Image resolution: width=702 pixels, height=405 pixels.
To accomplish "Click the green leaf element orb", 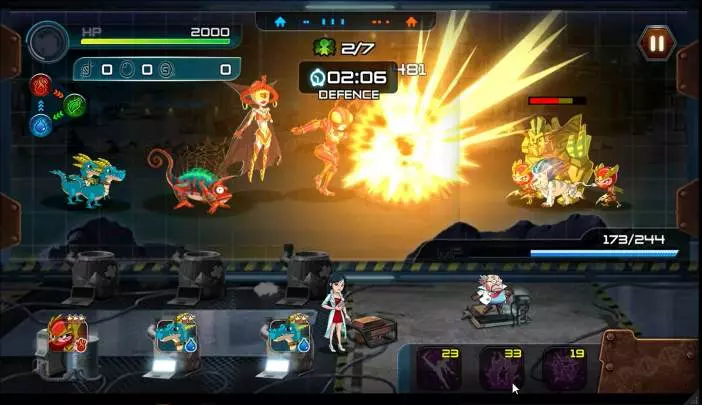I will 75,103.
